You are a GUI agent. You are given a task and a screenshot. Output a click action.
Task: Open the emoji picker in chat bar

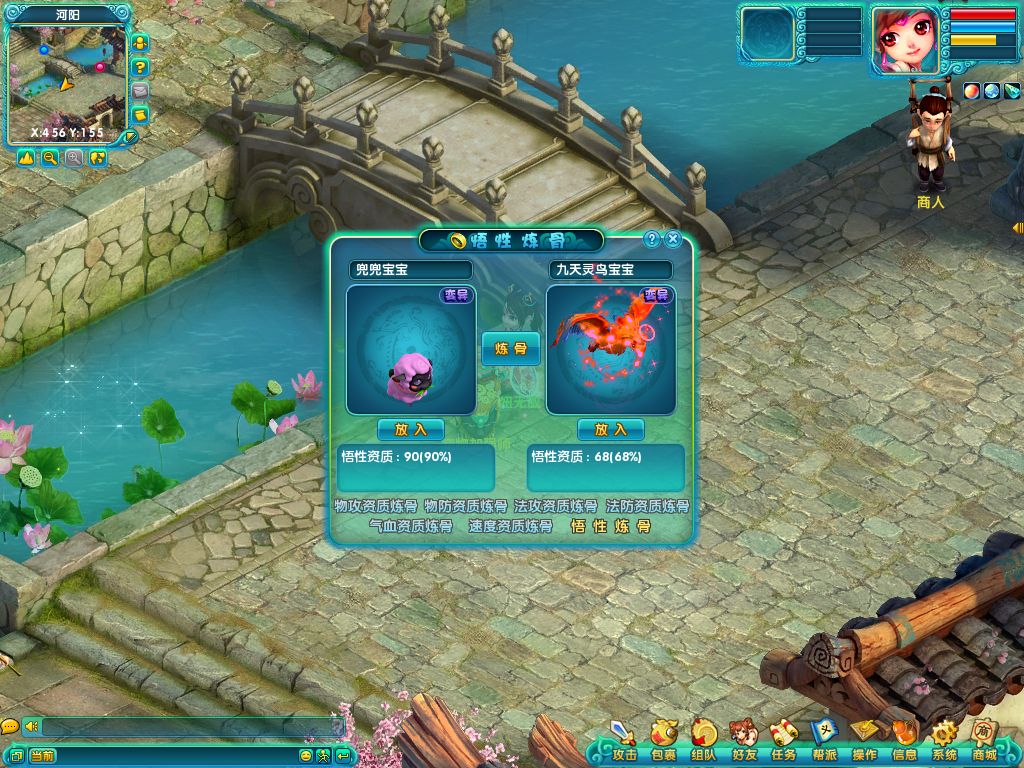coord(306,755)
